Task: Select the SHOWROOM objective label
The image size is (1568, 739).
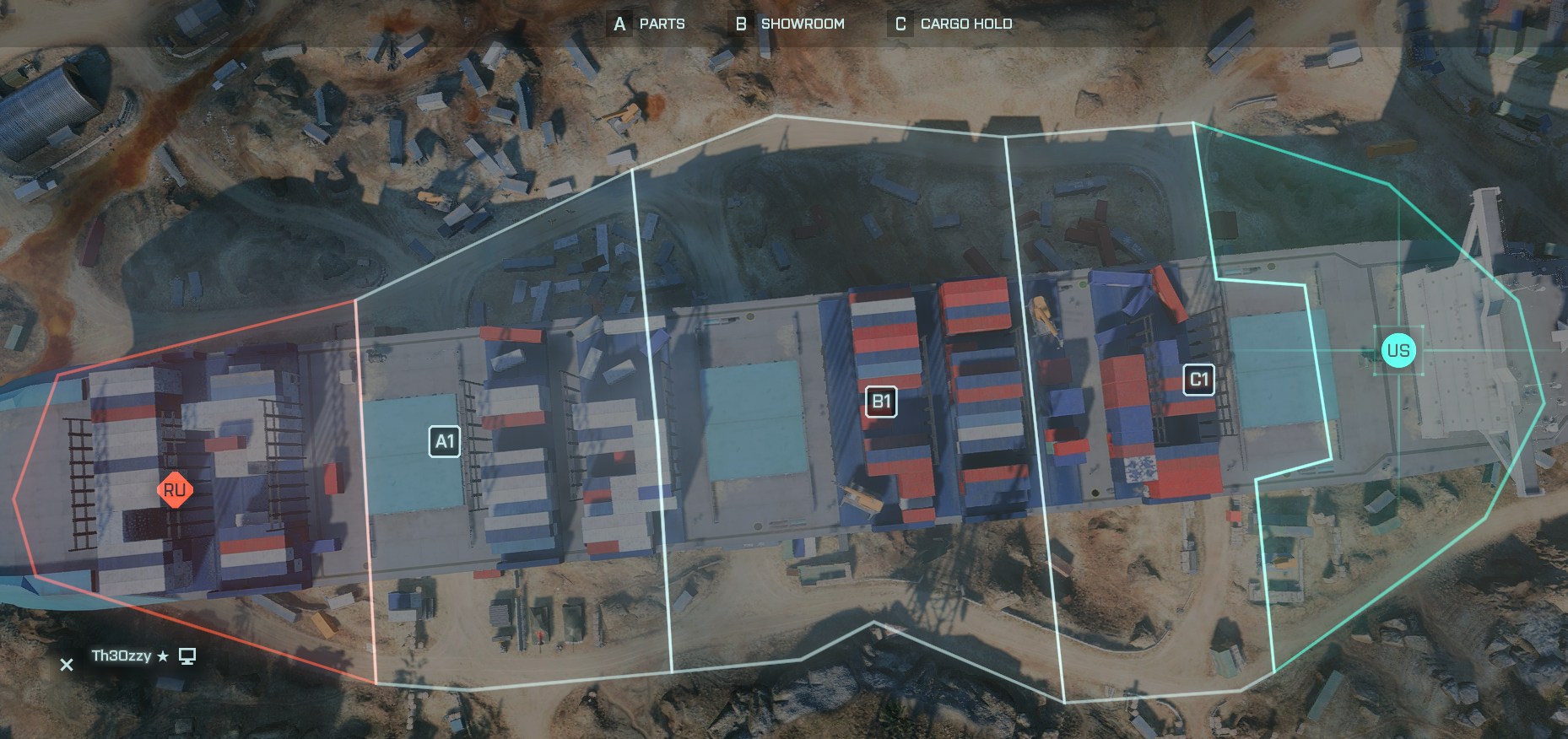Action: tap(802, 24)
